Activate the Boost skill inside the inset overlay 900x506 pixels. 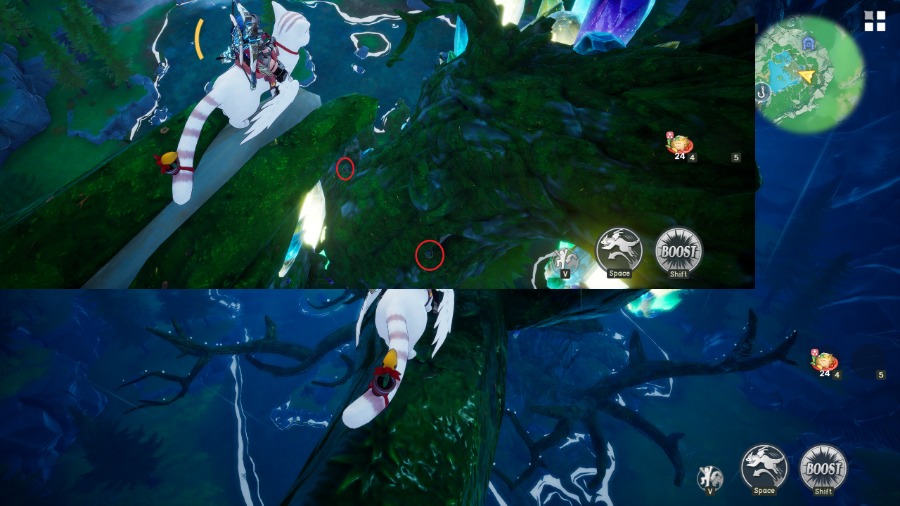[678, 250]
